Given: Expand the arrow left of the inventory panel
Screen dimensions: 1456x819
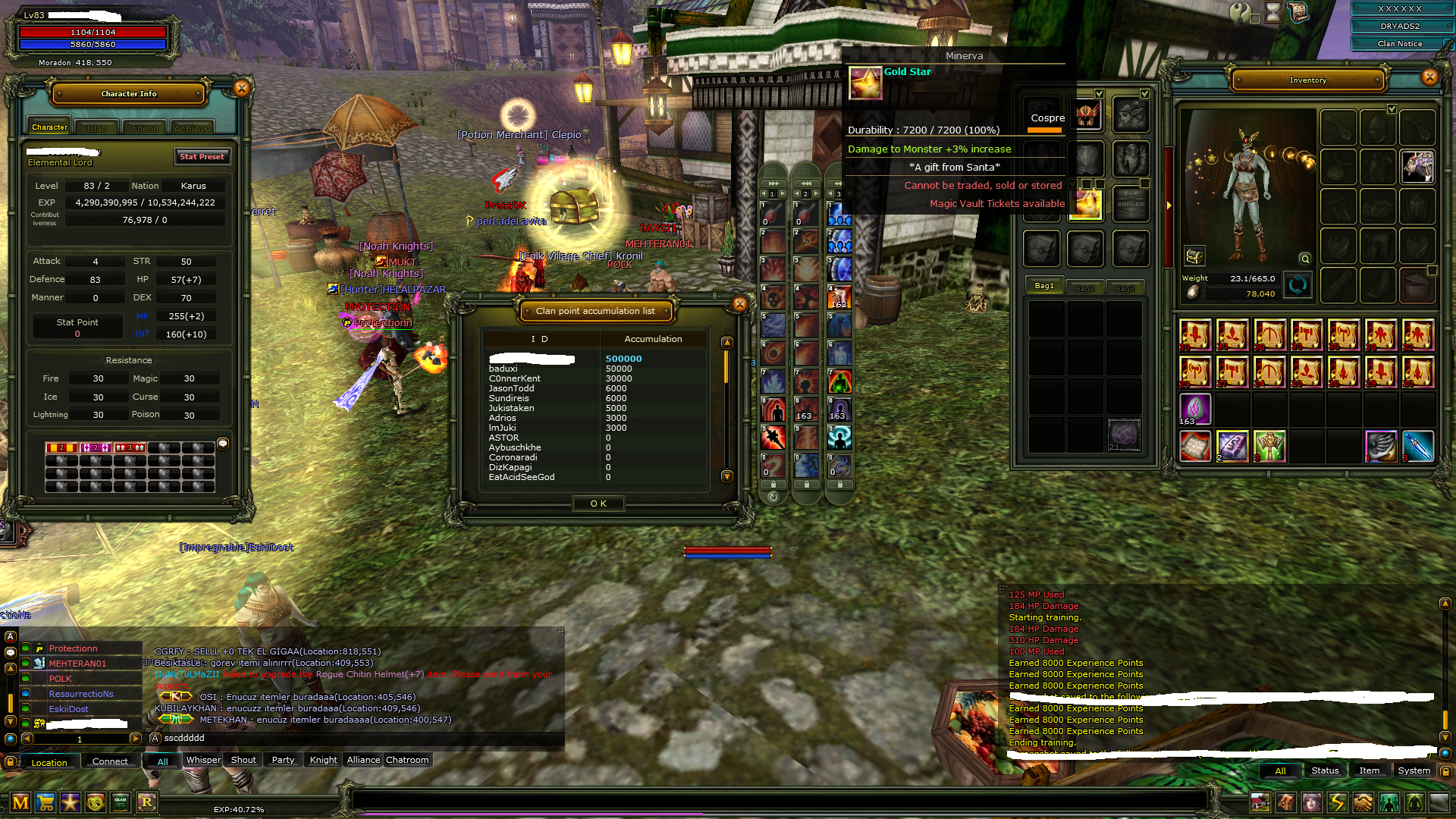Looking at the screenshot, I should point(1170,203).
